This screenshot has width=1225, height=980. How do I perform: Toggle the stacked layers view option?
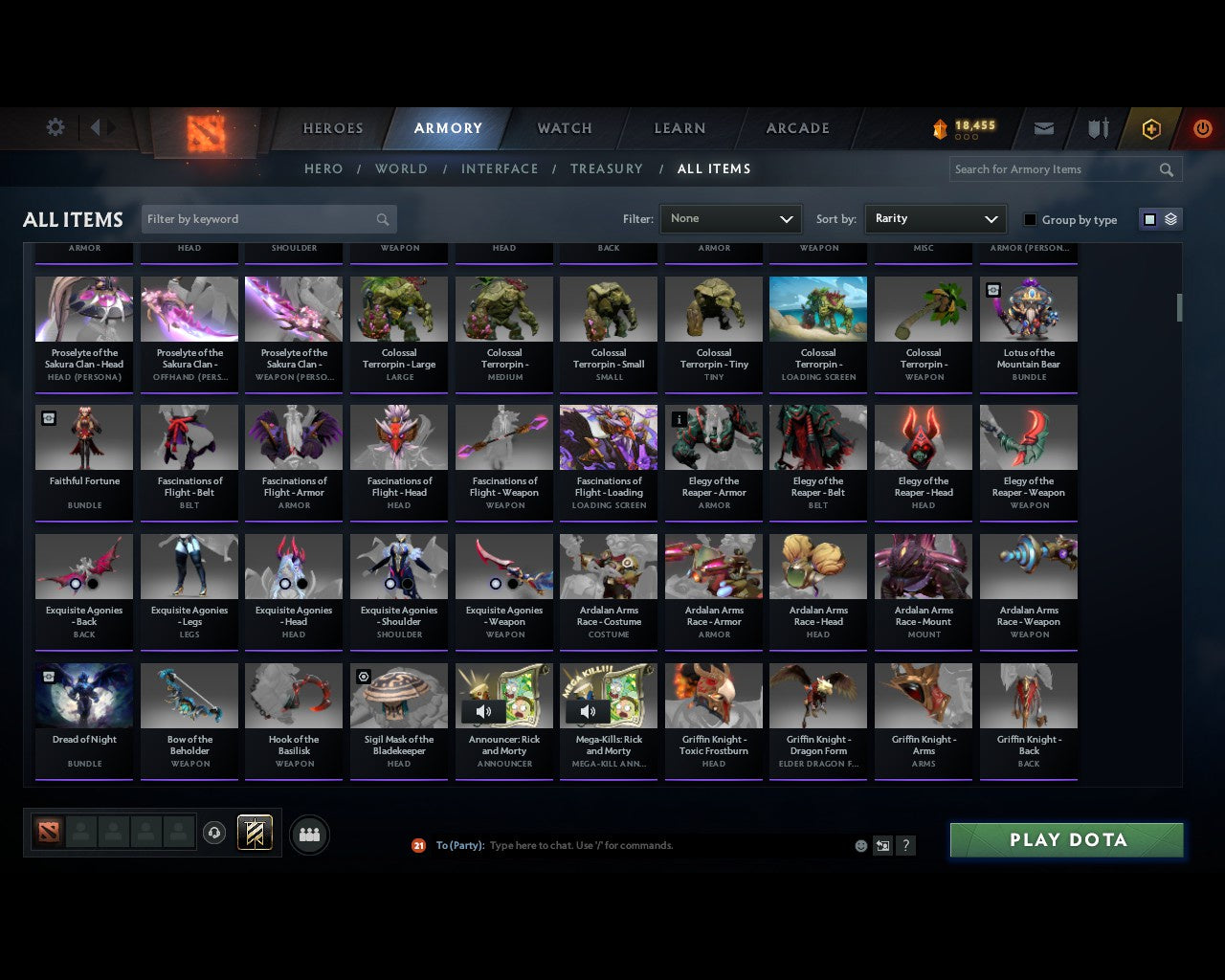(x=1169, y=218)
